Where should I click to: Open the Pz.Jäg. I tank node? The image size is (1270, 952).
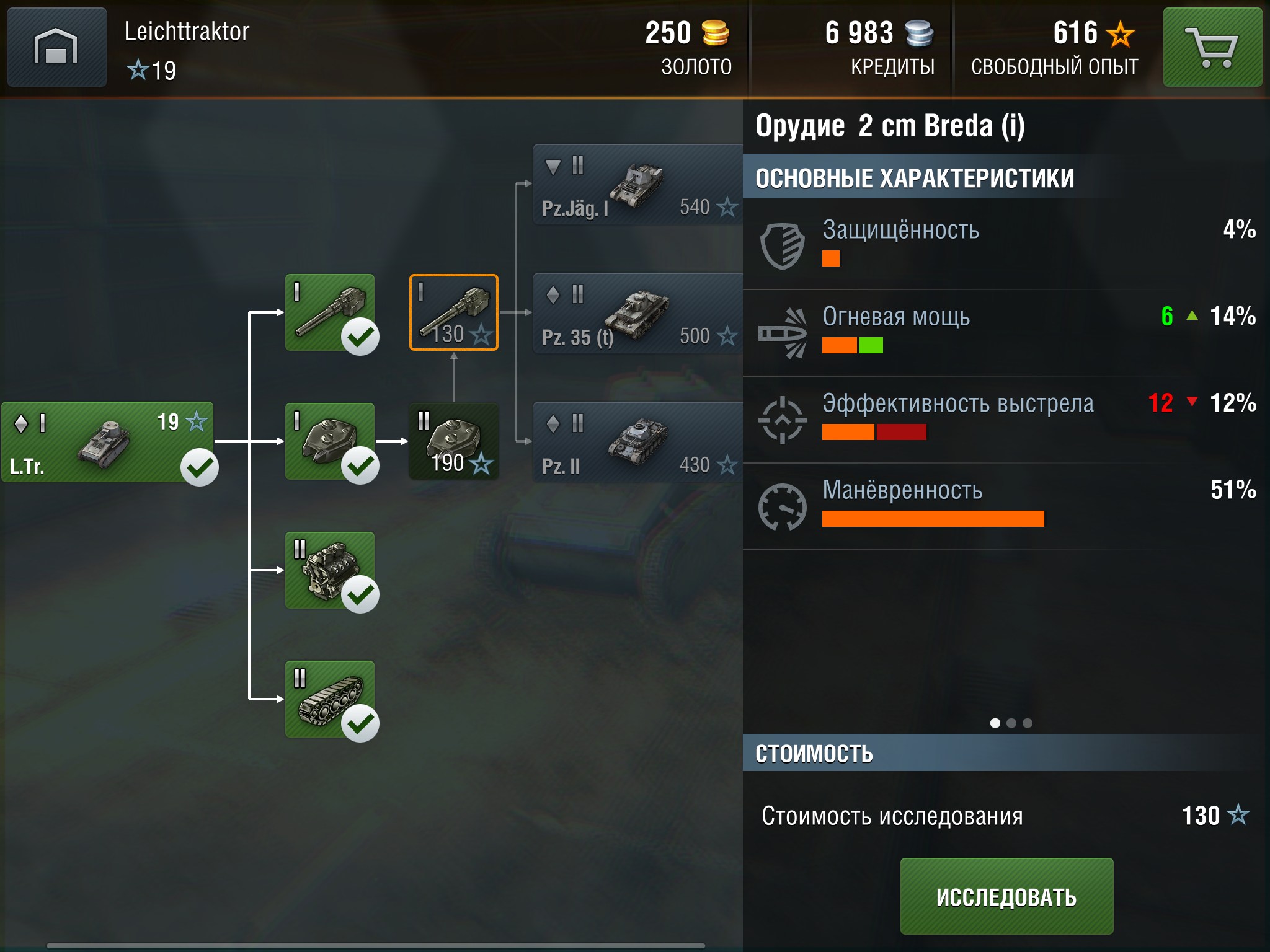[x=637, y=184]
